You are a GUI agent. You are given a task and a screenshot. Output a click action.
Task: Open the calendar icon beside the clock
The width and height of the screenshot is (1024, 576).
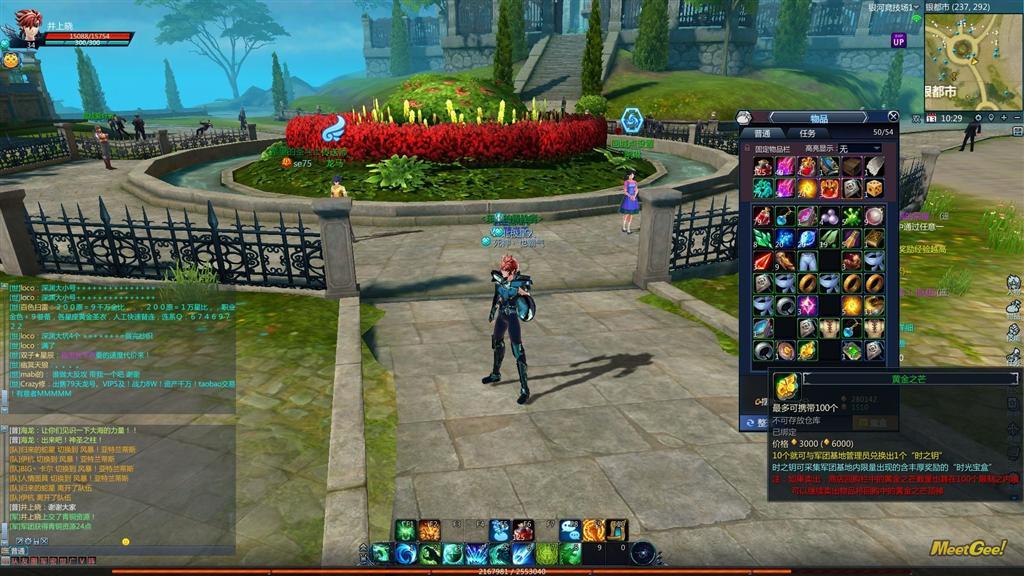[932, 118]
